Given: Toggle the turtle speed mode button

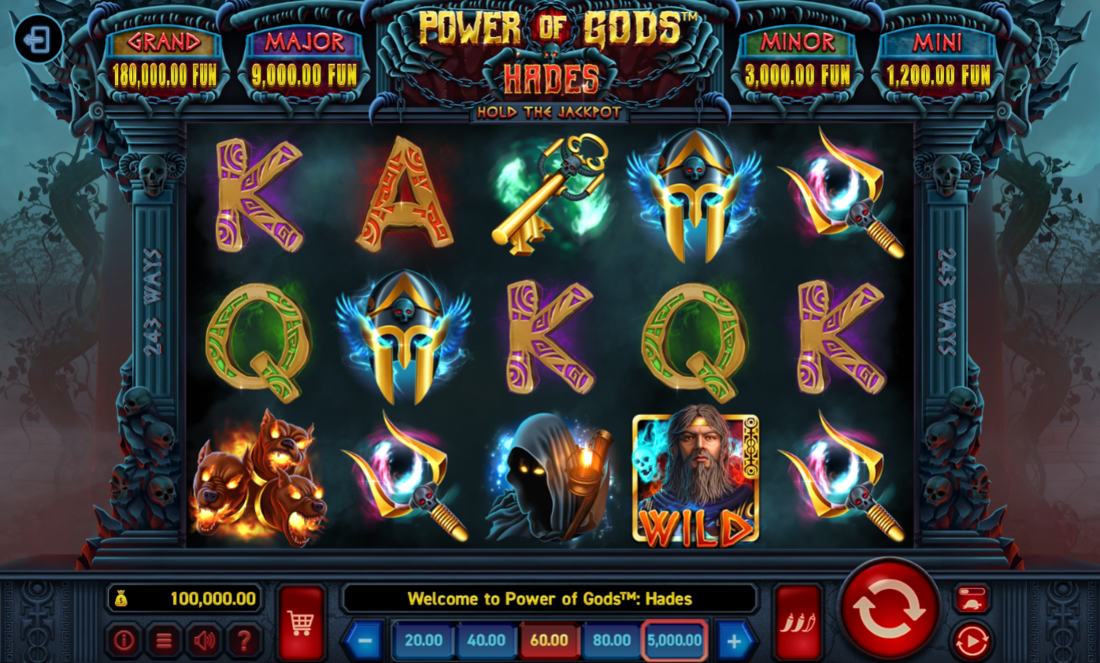Looking at the screenshot, I should (x=971, y=599).
